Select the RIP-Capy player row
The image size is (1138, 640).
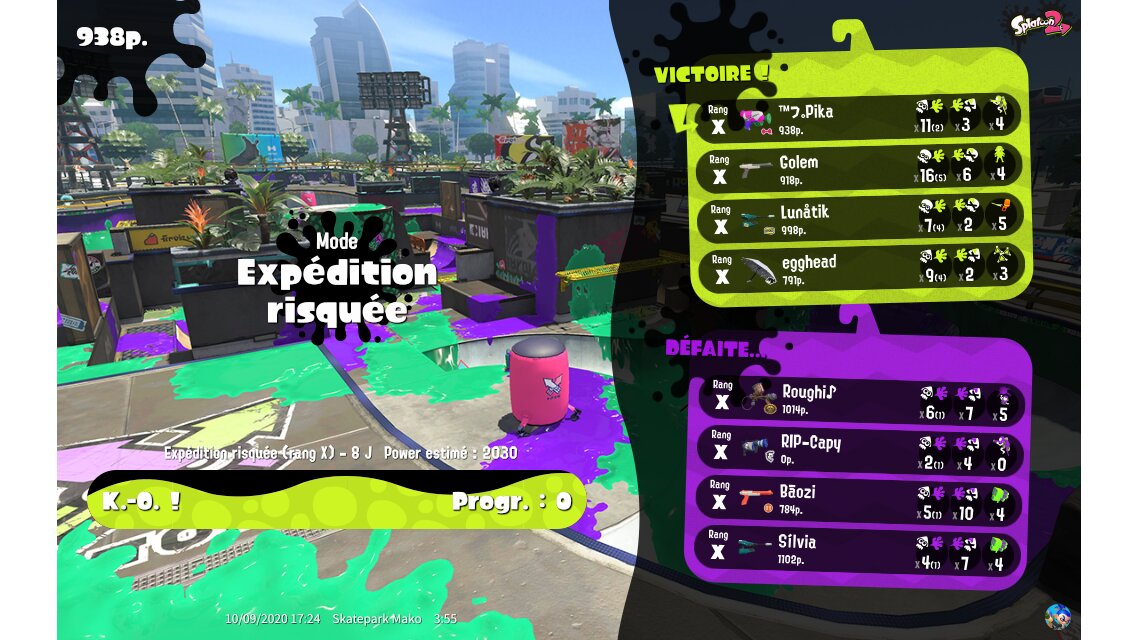pos(858,450)
